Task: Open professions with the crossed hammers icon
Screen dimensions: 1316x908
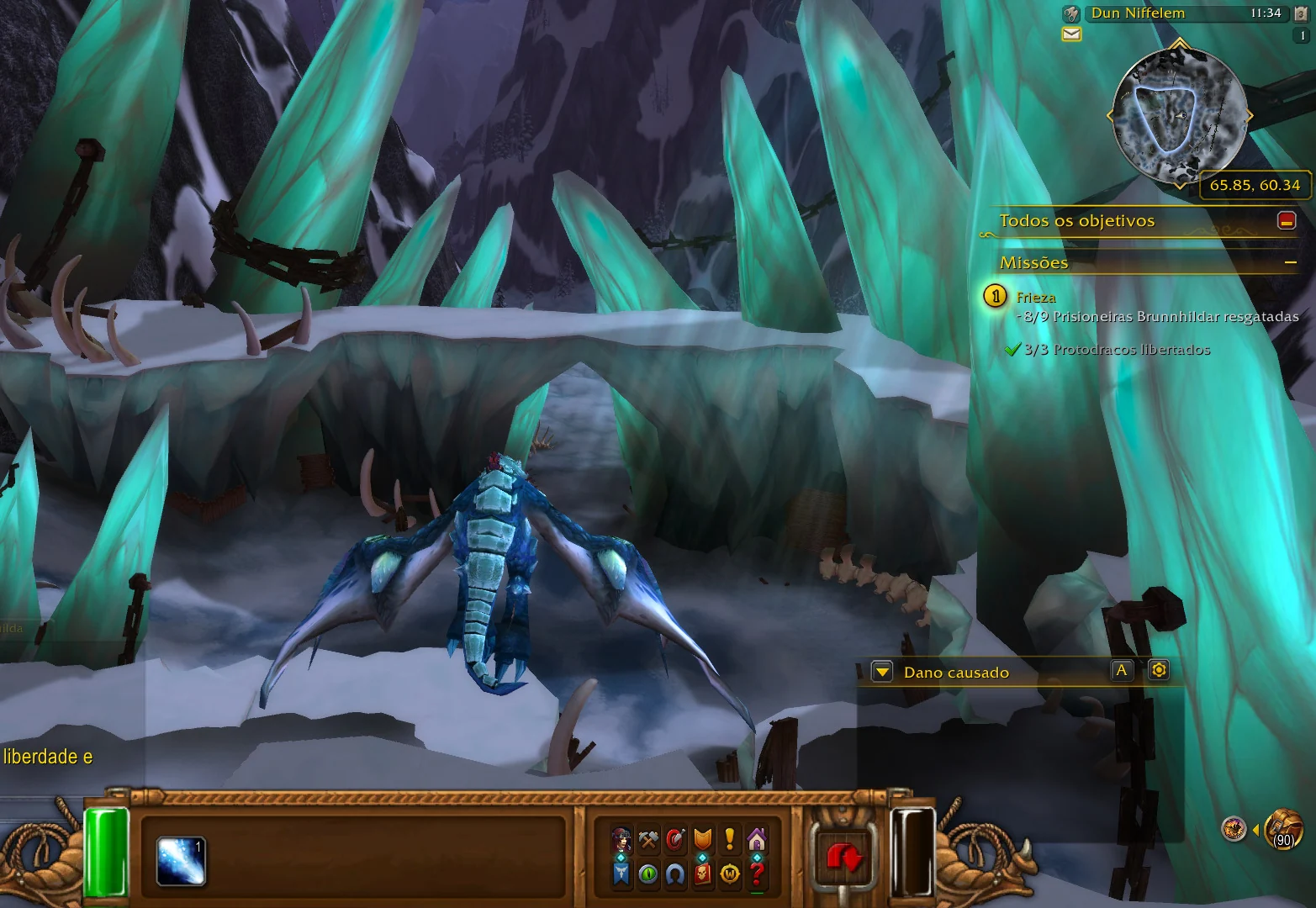Action: [648, 839]
